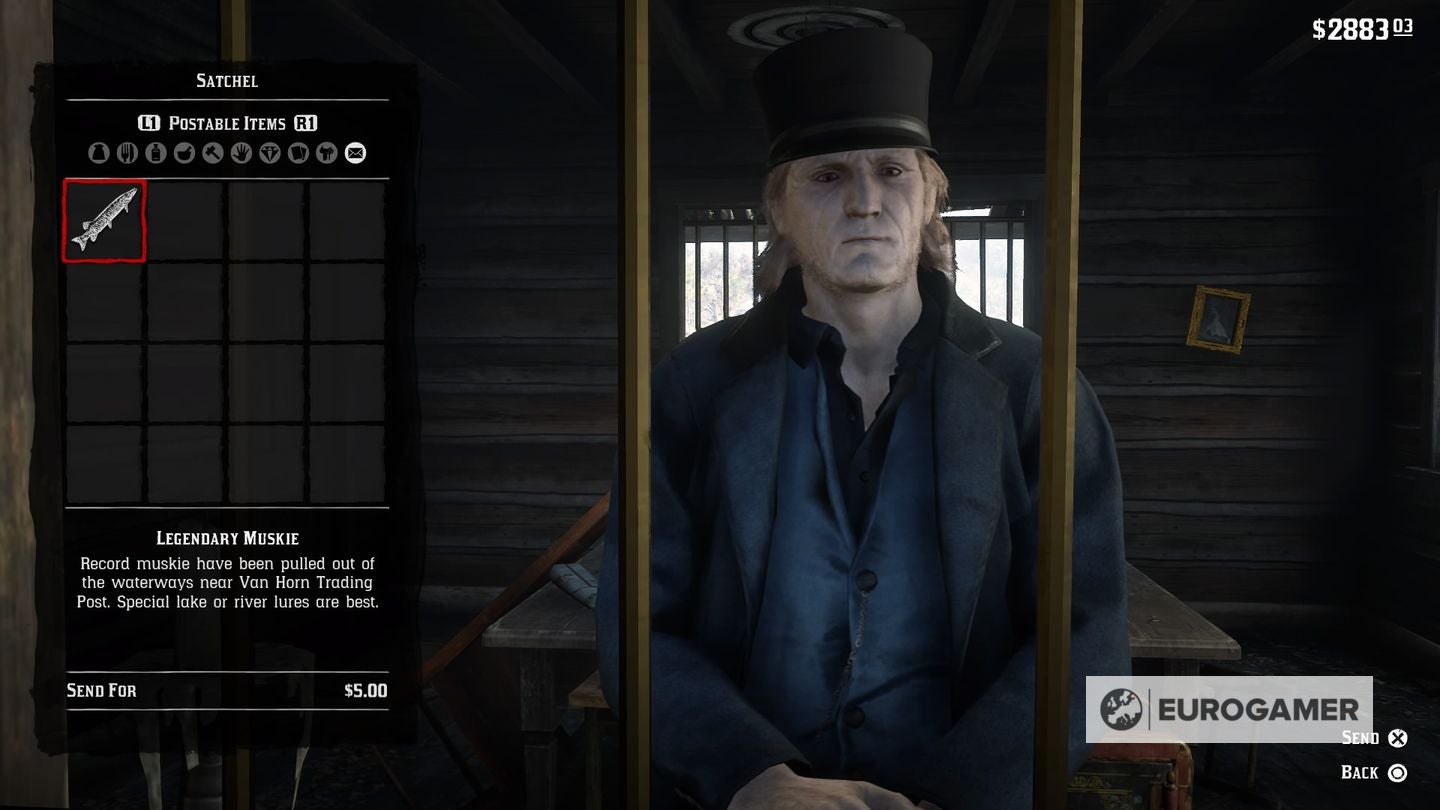
Task: Select the Legendary Muskie inventory slot
Action: point(103,220)
